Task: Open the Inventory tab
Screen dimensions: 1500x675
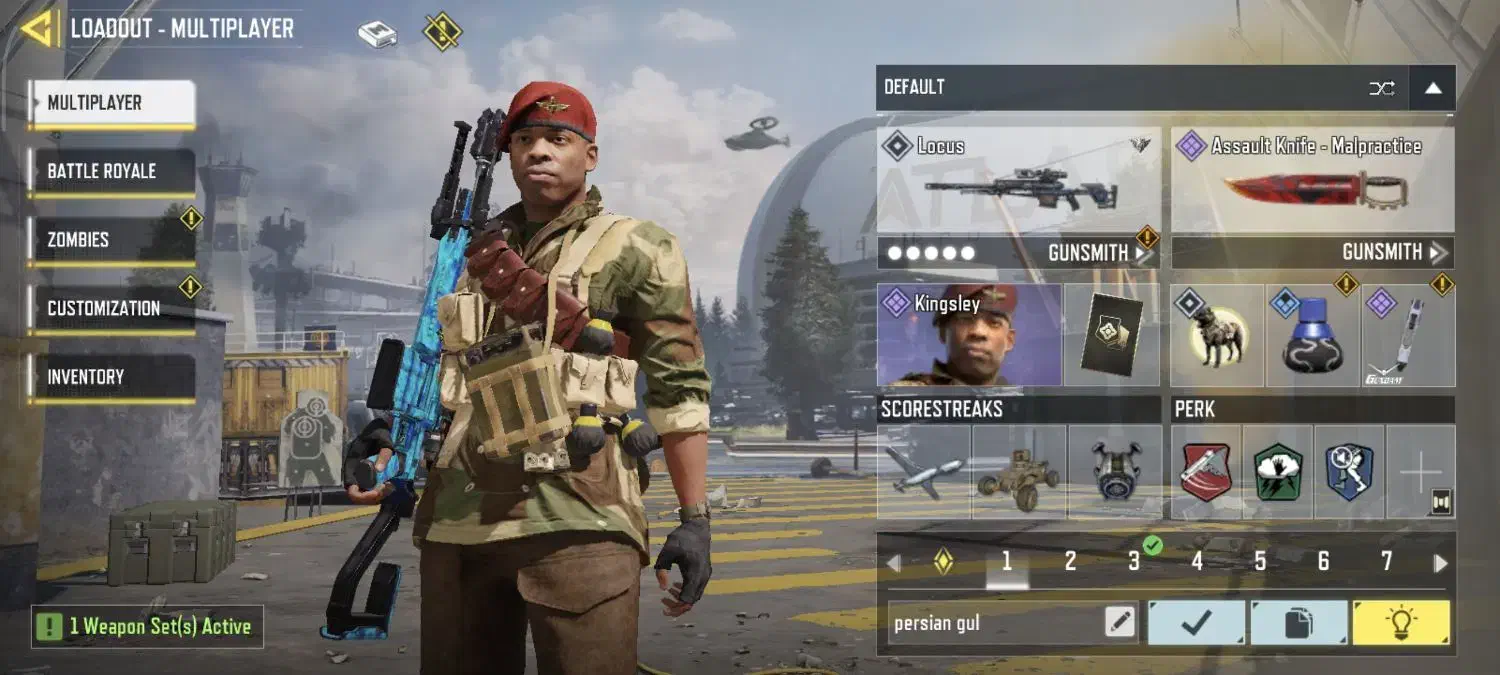Action: pos(111,377)
